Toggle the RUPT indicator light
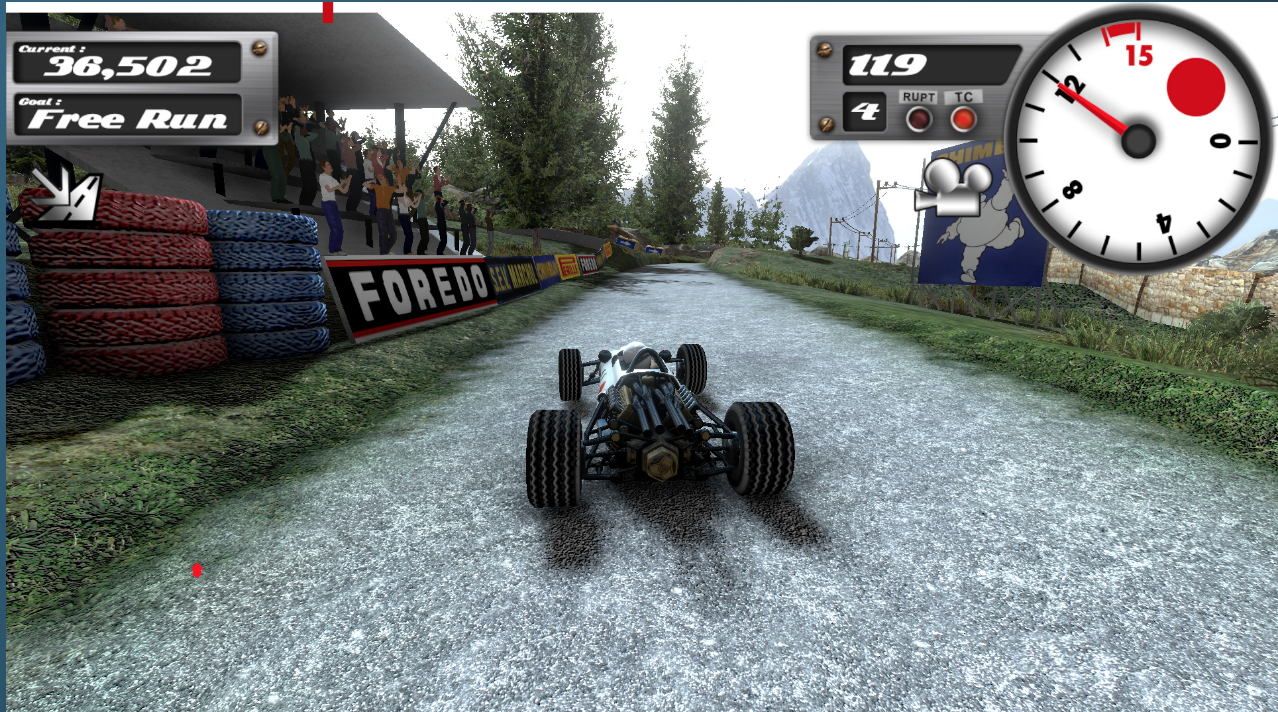The height and width of the screenshot is (712, 1278). click(918, 119)
